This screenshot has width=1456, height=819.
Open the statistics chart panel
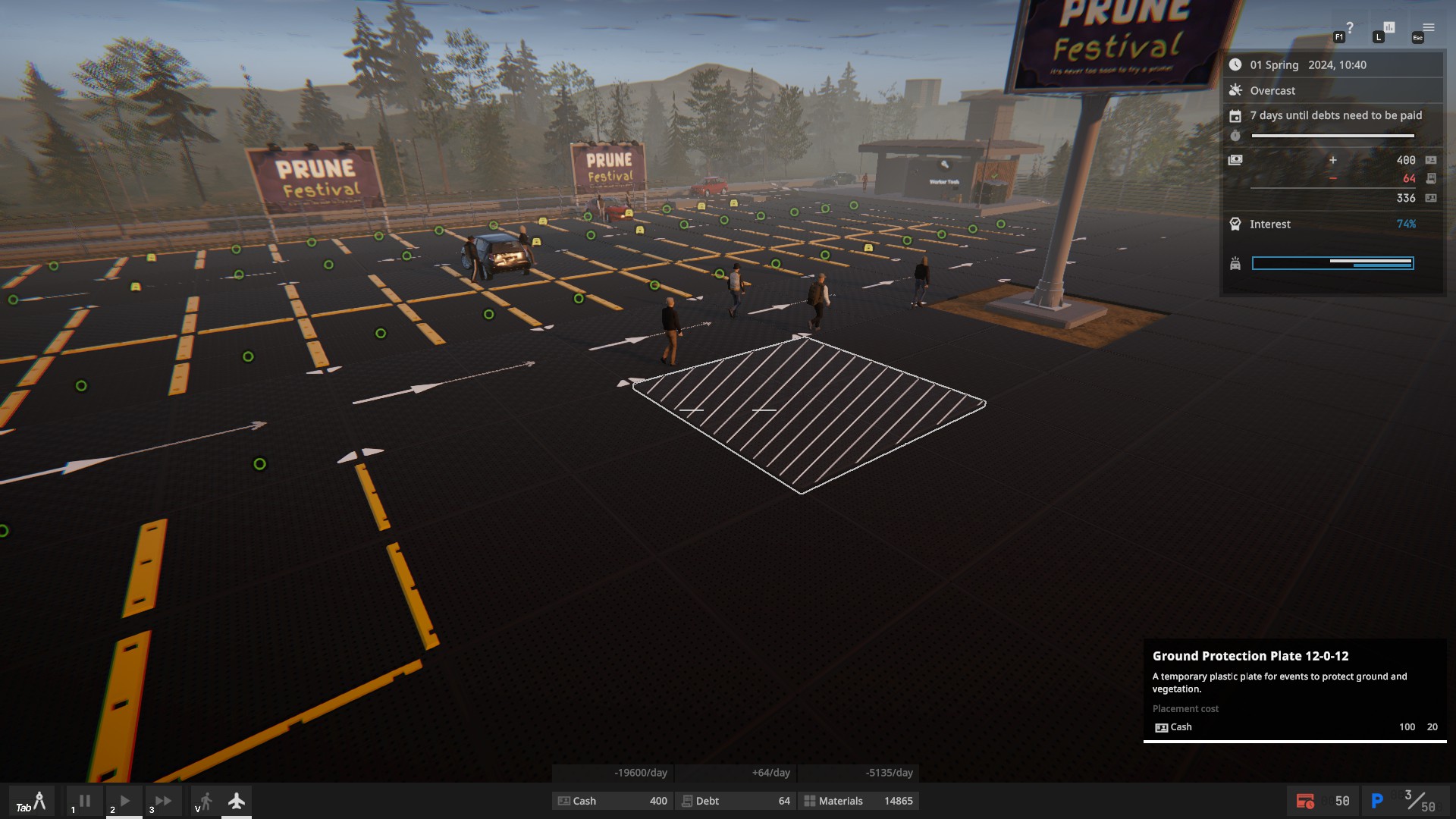[x=1389, y=28]
